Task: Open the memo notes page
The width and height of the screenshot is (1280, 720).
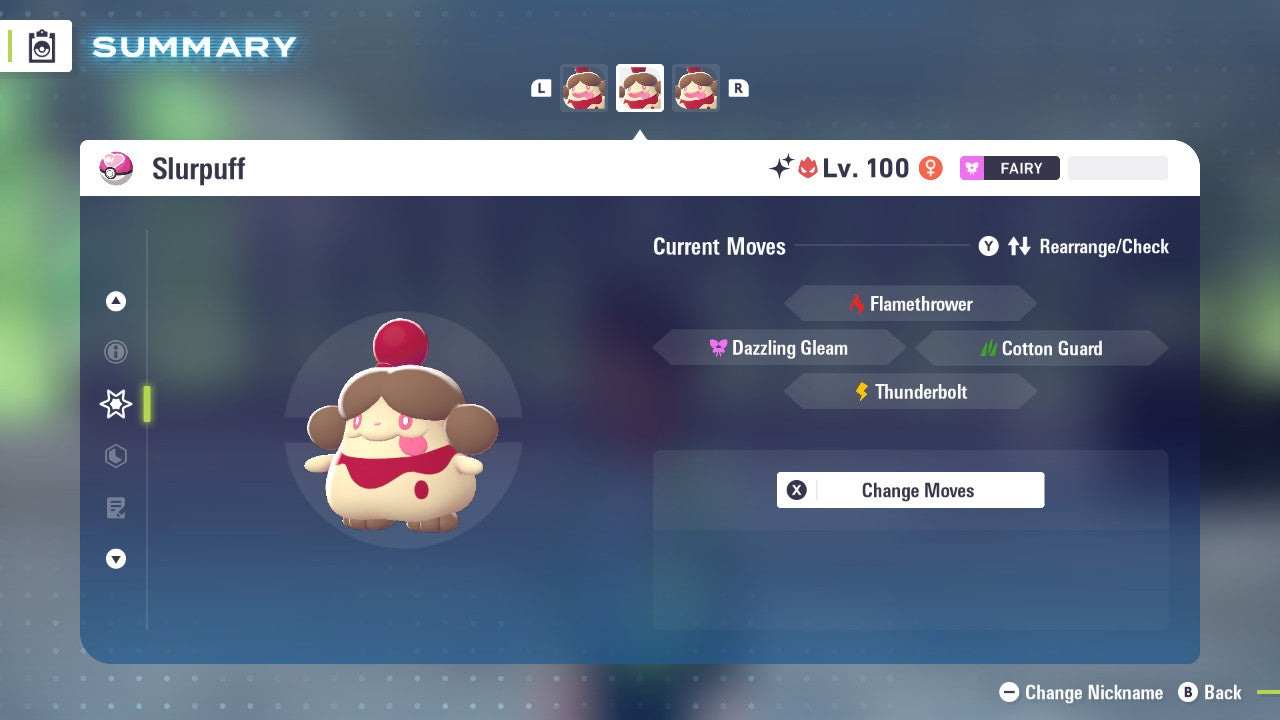Action: pos(116,508)
